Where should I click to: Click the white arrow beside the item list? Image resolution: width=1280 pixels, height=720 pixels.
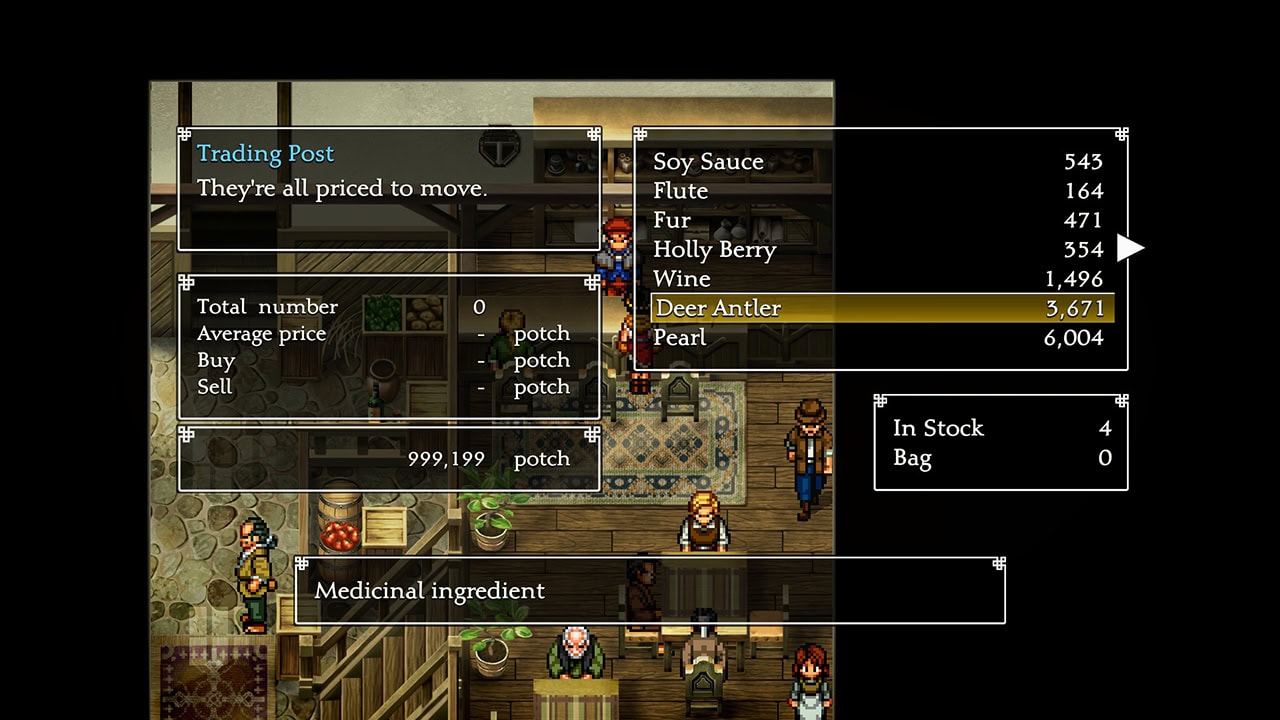click(x=1130, y=247)
